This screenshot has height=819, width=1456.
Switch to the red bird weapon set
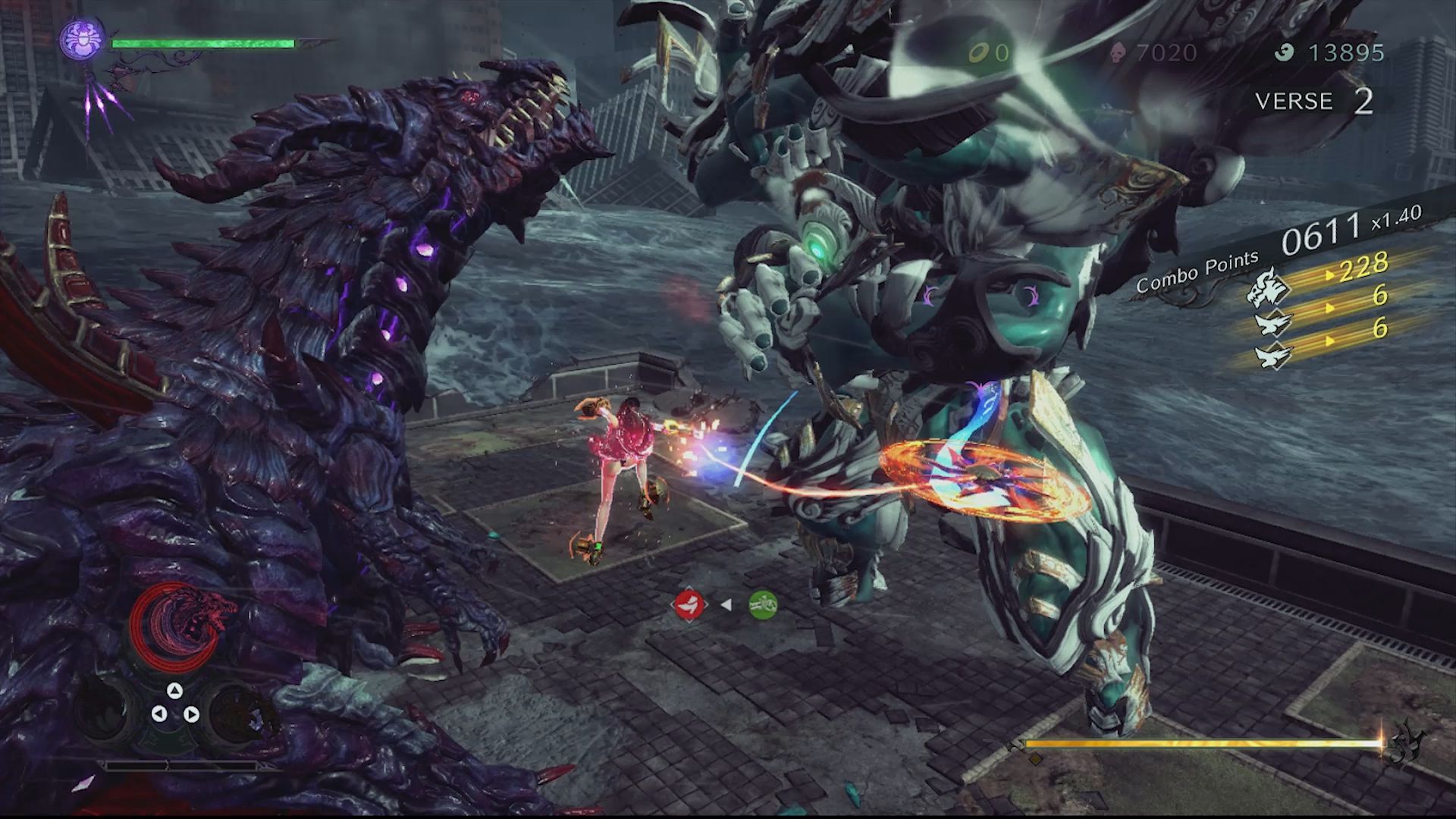tap(689, 604)
